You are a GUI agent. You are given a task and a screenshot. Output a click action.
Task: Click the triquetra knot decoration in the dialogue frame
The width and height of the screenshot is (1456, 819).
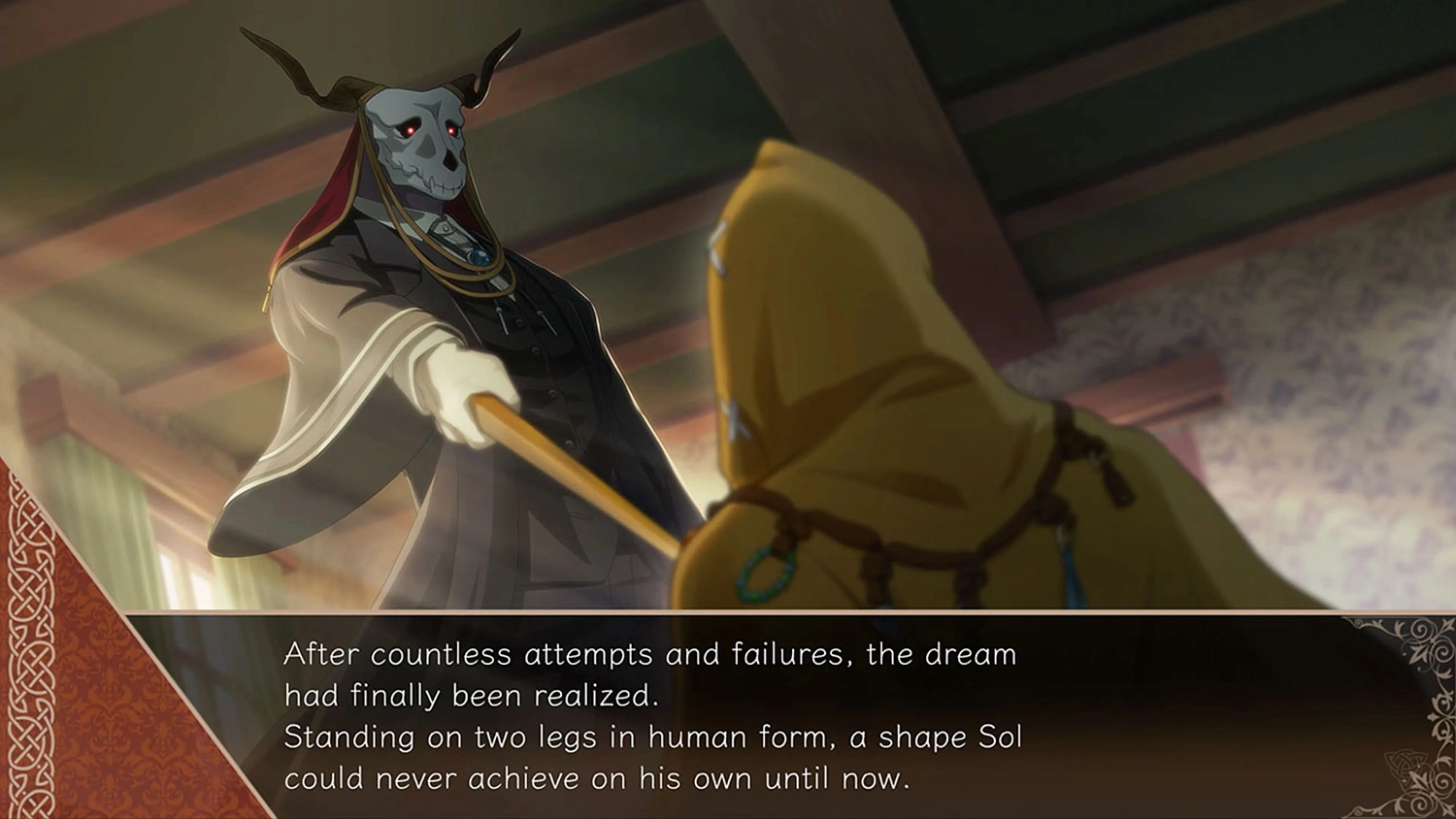tap(1406, 765)
